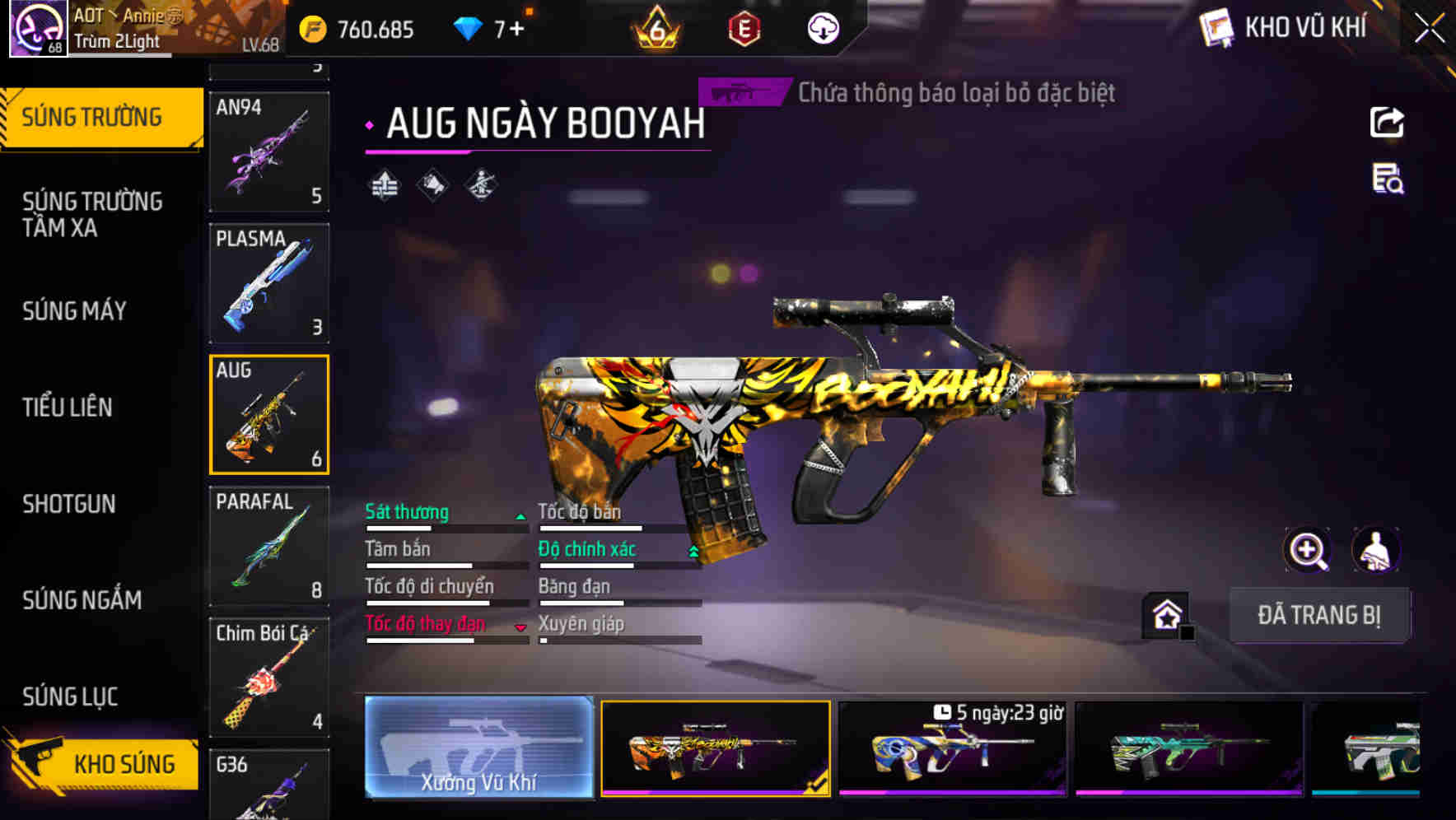Screen dimensions: 1456x820
Task: Preview the skin on character icon
Action: 1375,550
